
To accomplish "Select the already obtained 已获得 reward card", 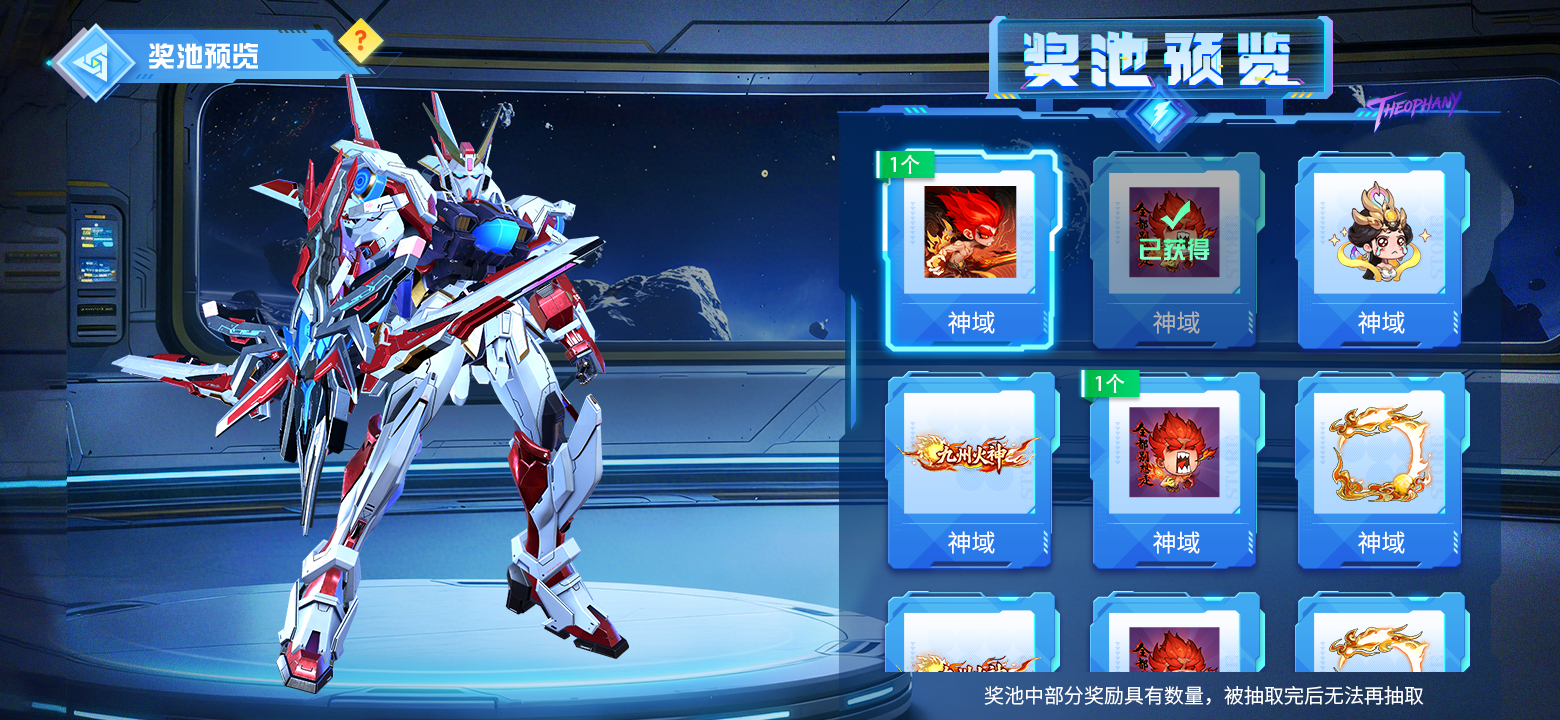I will 1175,248.
